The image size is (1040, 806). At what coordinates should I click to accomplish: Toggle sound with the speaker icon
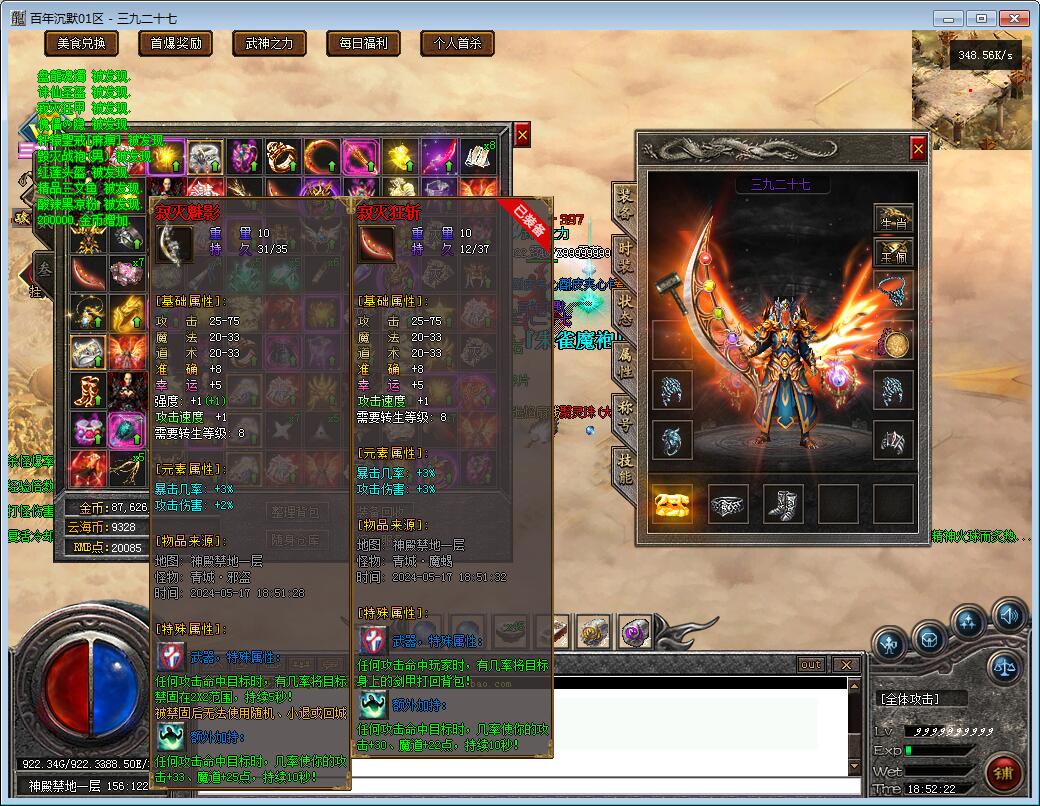tap(1009, 614)
